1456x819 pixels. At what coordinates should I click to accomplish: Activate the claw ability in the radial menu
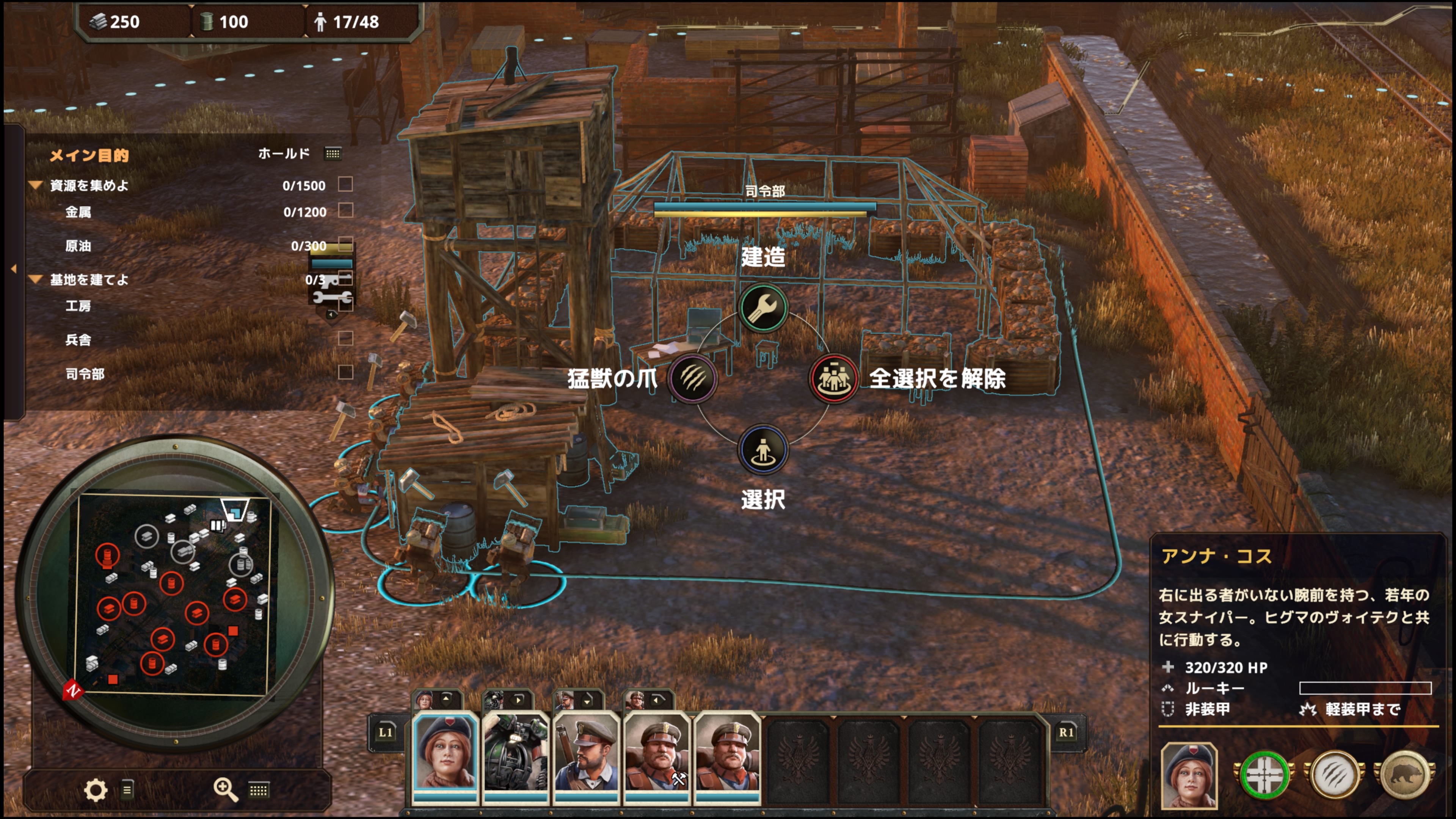point(692,378)
